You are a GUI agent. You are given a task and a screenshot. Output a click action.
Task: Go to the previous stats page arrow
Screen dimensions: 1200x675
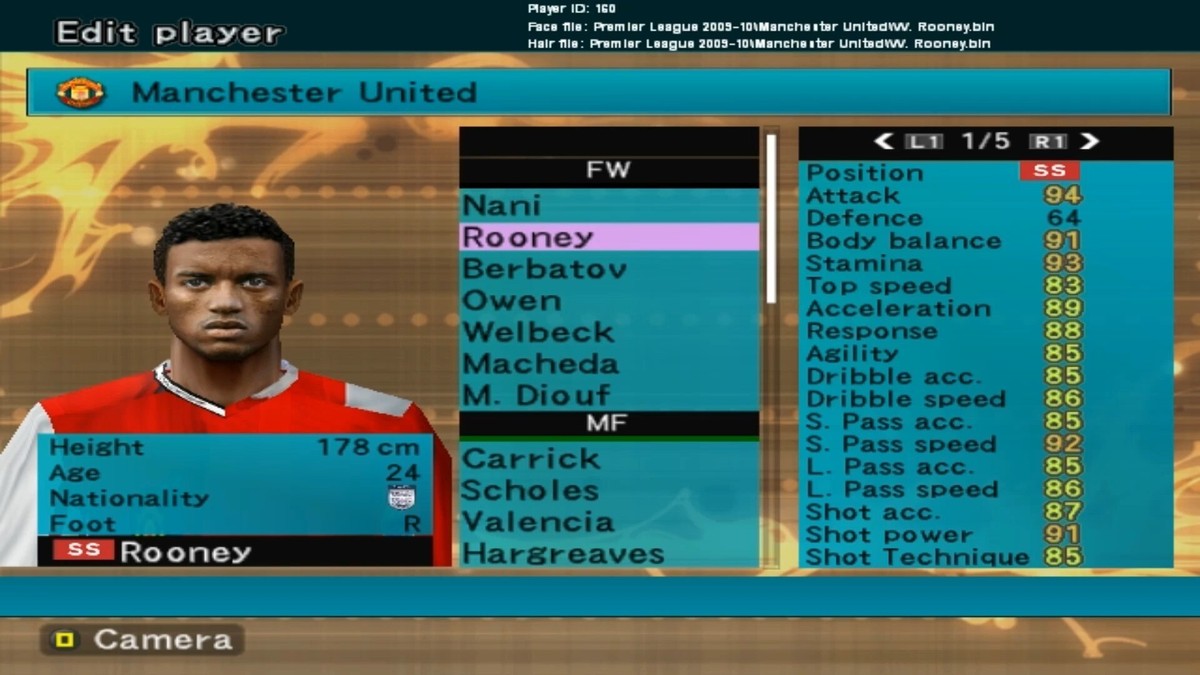(884, 142)
